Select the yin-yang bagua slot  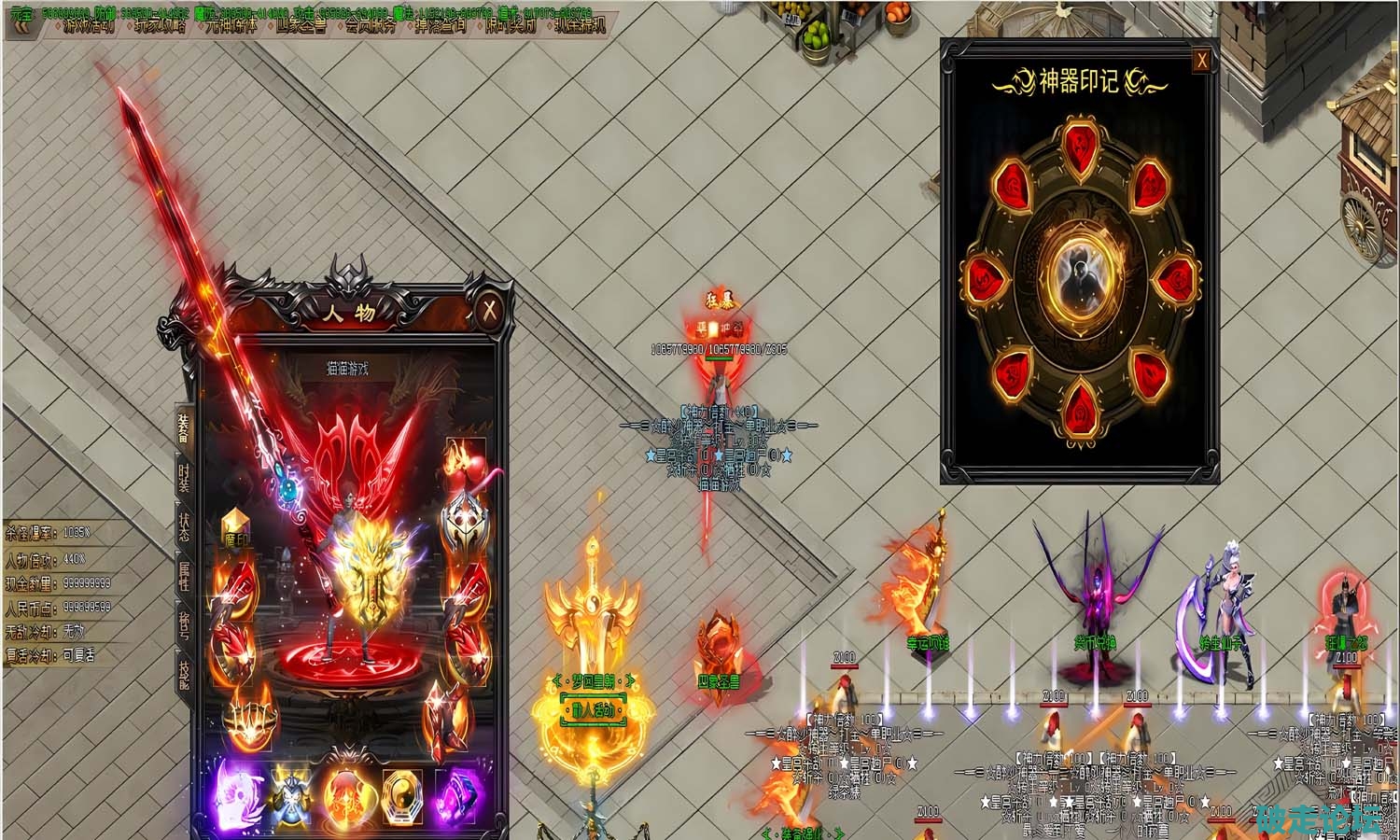pos(403,792)
